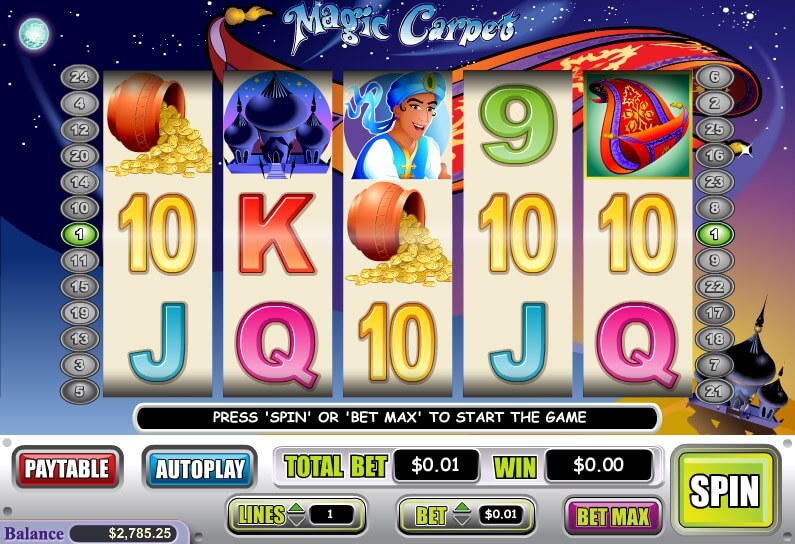Hit the BET MAX button
This screenshot has height=544, width=795.
point(613,517)
